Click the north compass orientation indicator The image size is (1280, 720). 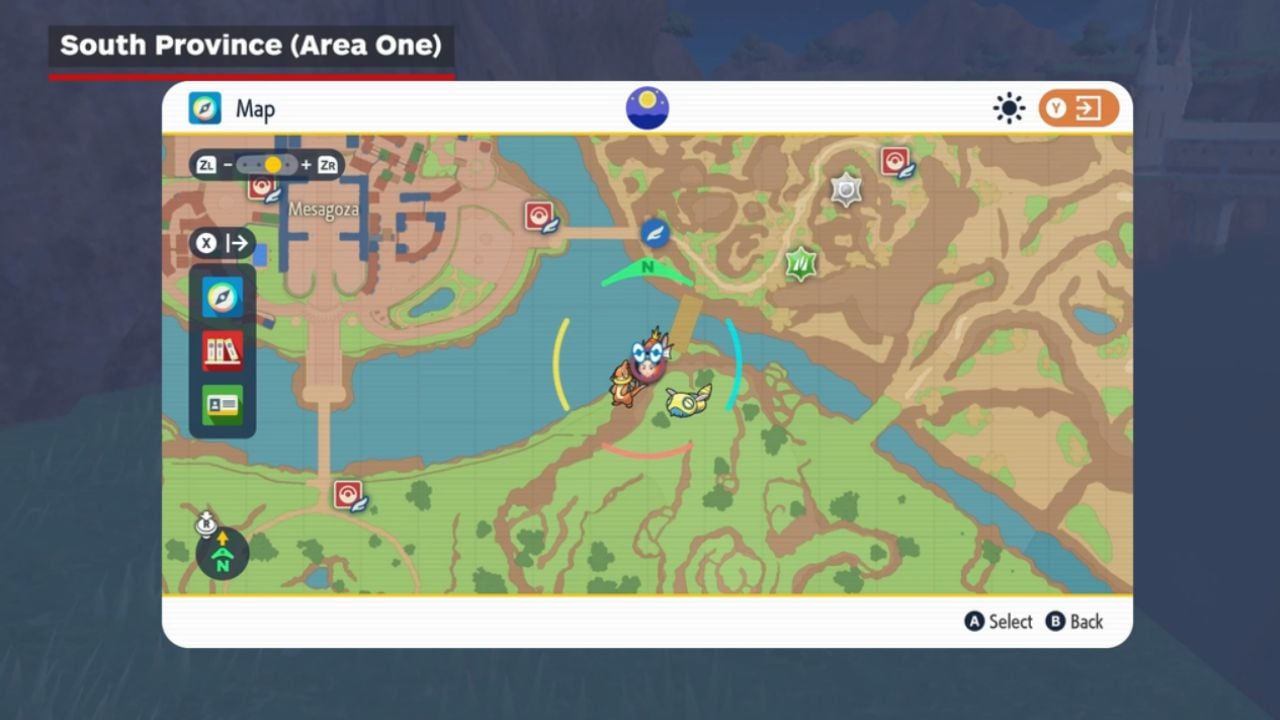tap(222, 555)
